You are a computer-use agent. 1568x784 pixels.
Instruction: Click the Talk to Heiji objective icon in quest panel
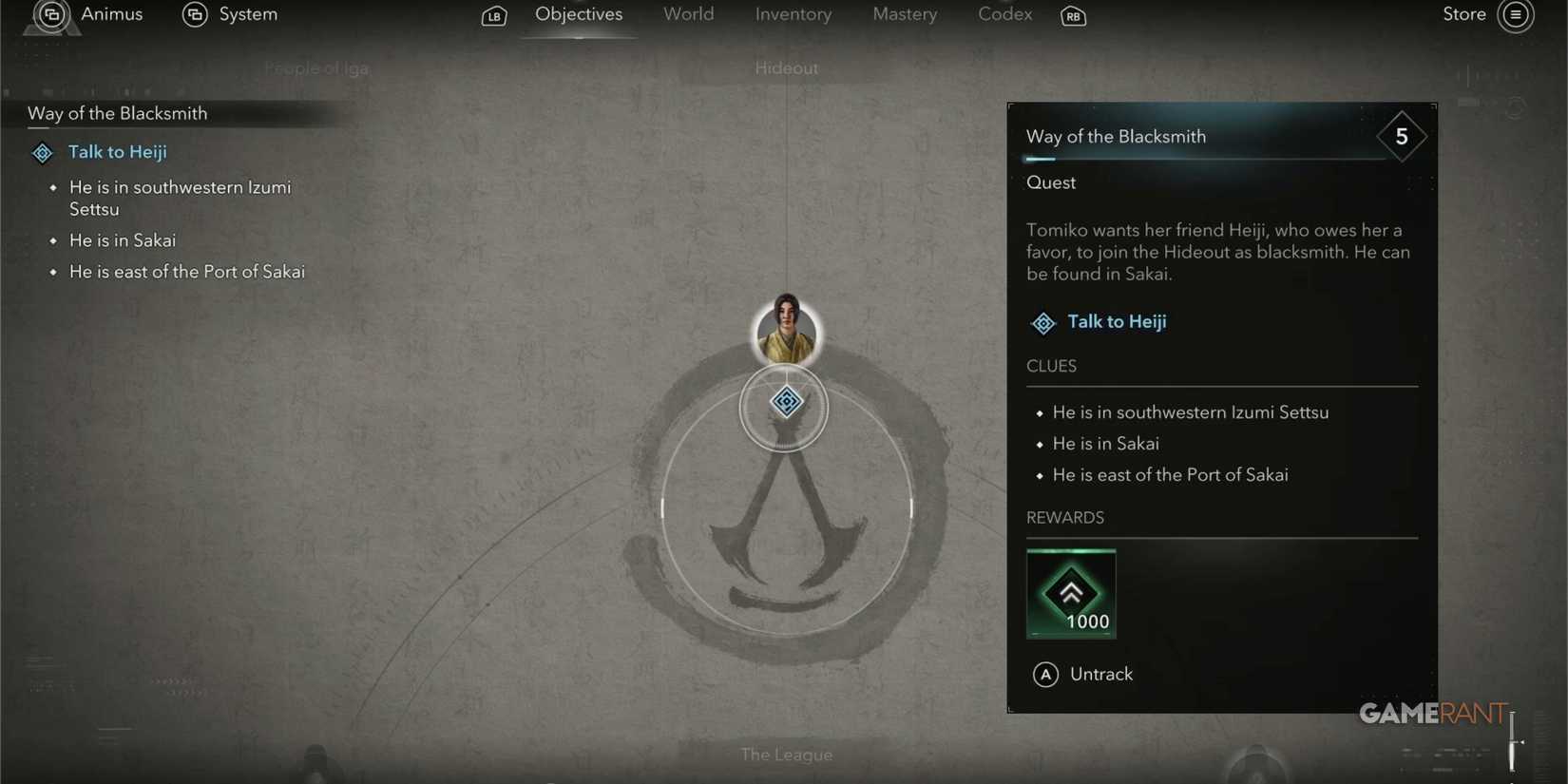click(x=1042, y=322)
